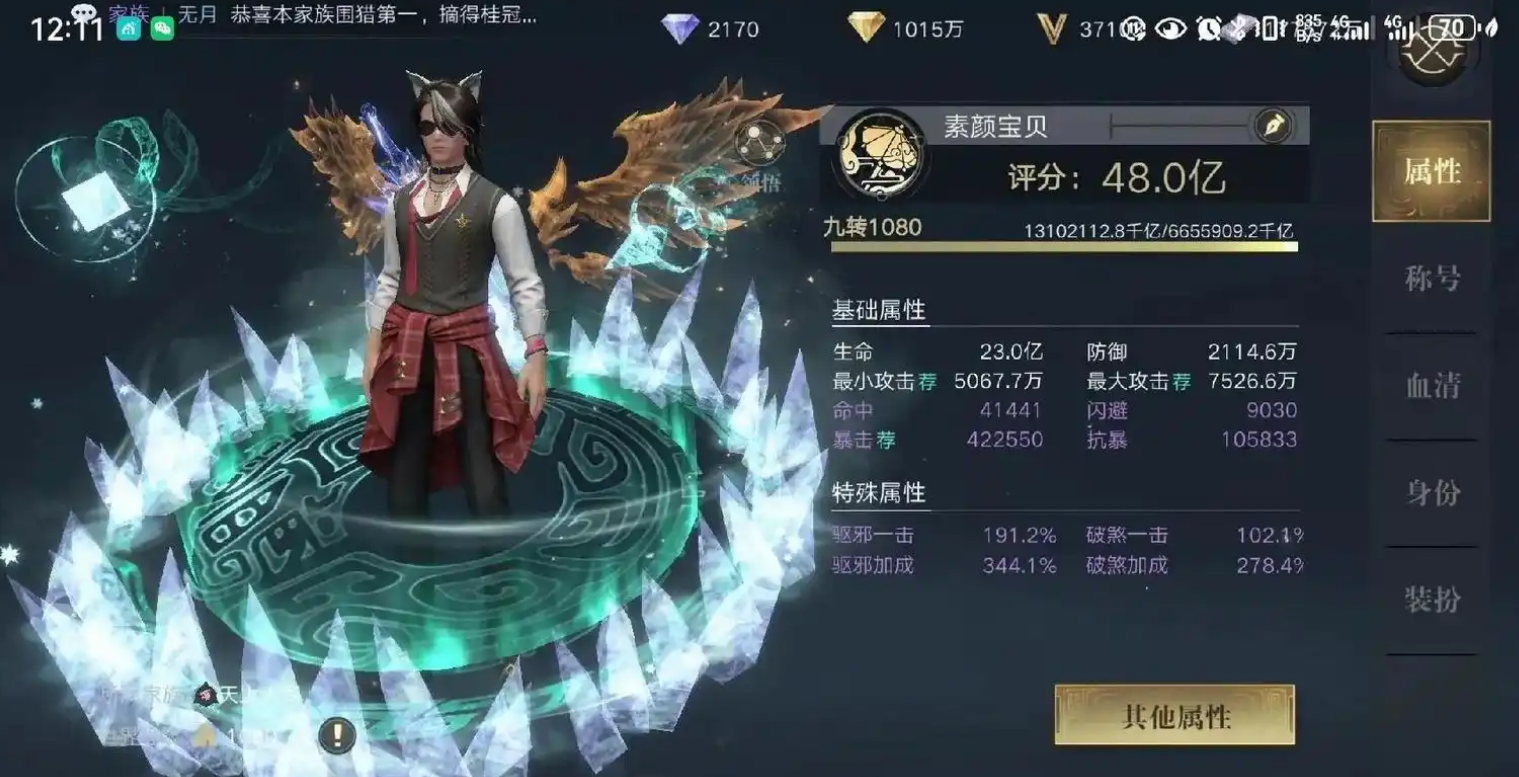
Task: Click the exclamation mark info icon
Action: [x=337, y=737]
